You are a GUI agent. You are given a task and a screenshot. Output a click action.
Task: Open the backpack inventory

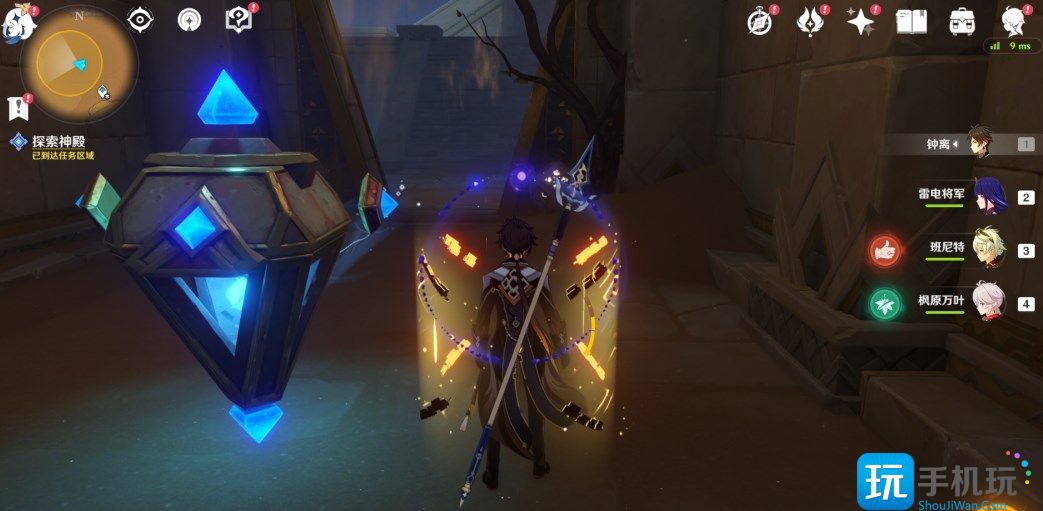(x=962, y=21)
